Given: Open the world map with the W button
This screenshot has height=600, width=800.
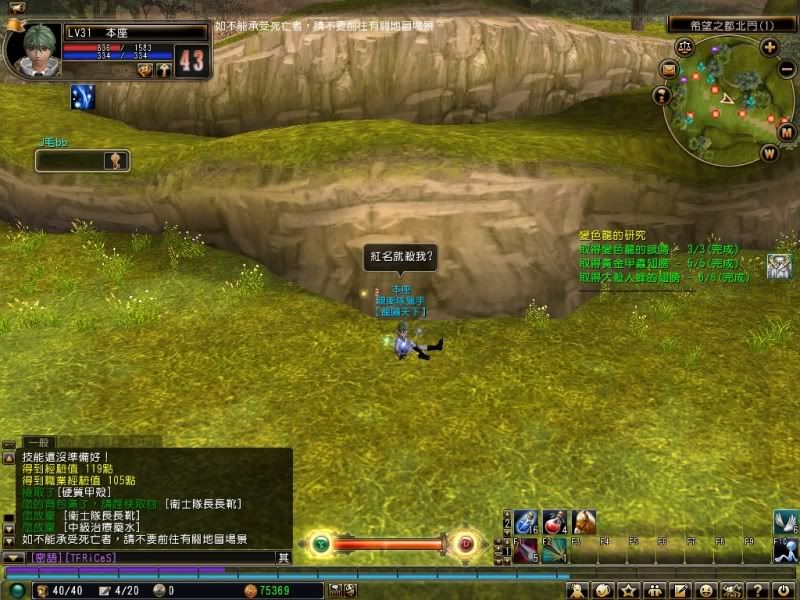Looking at the screenshot, I should 769,153.
